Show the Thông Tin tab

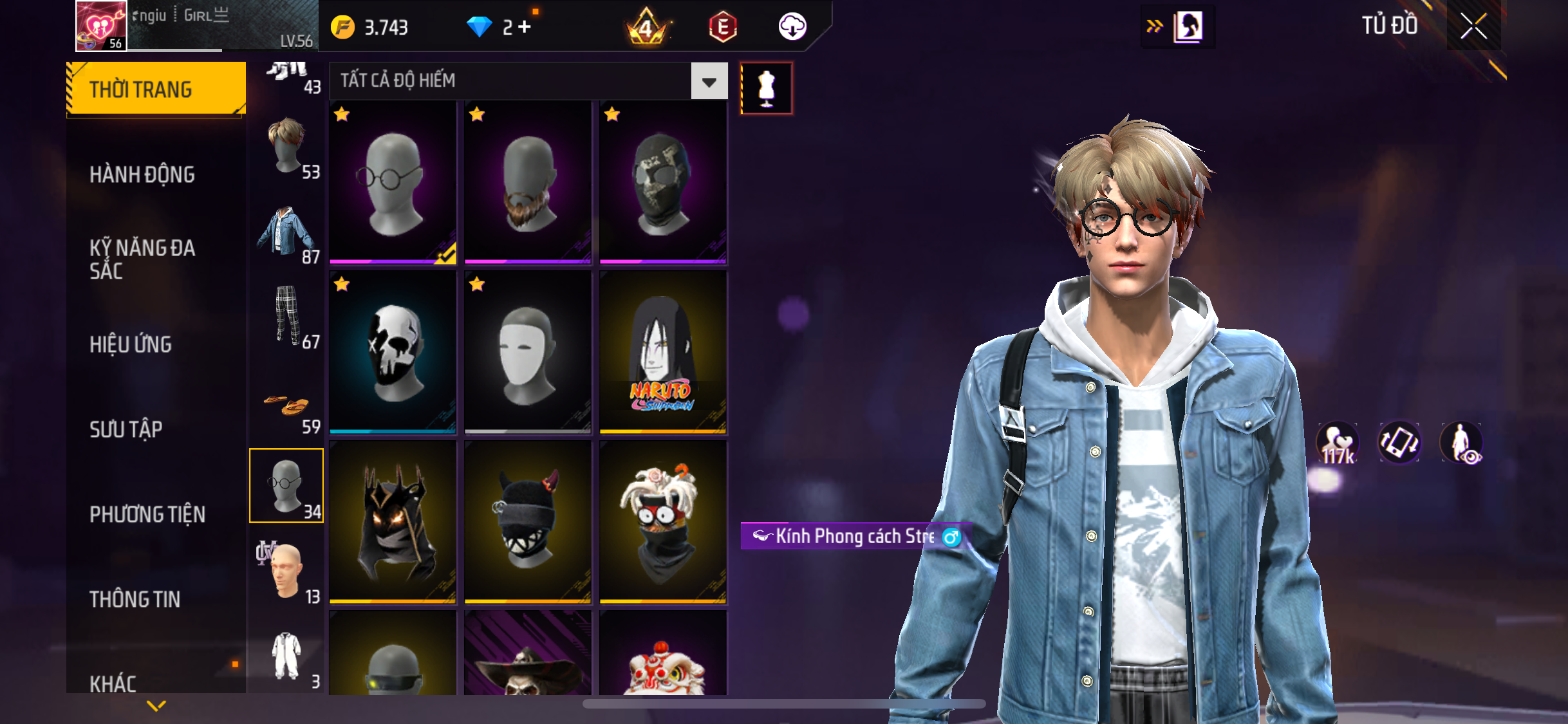[x=135, y=599]
